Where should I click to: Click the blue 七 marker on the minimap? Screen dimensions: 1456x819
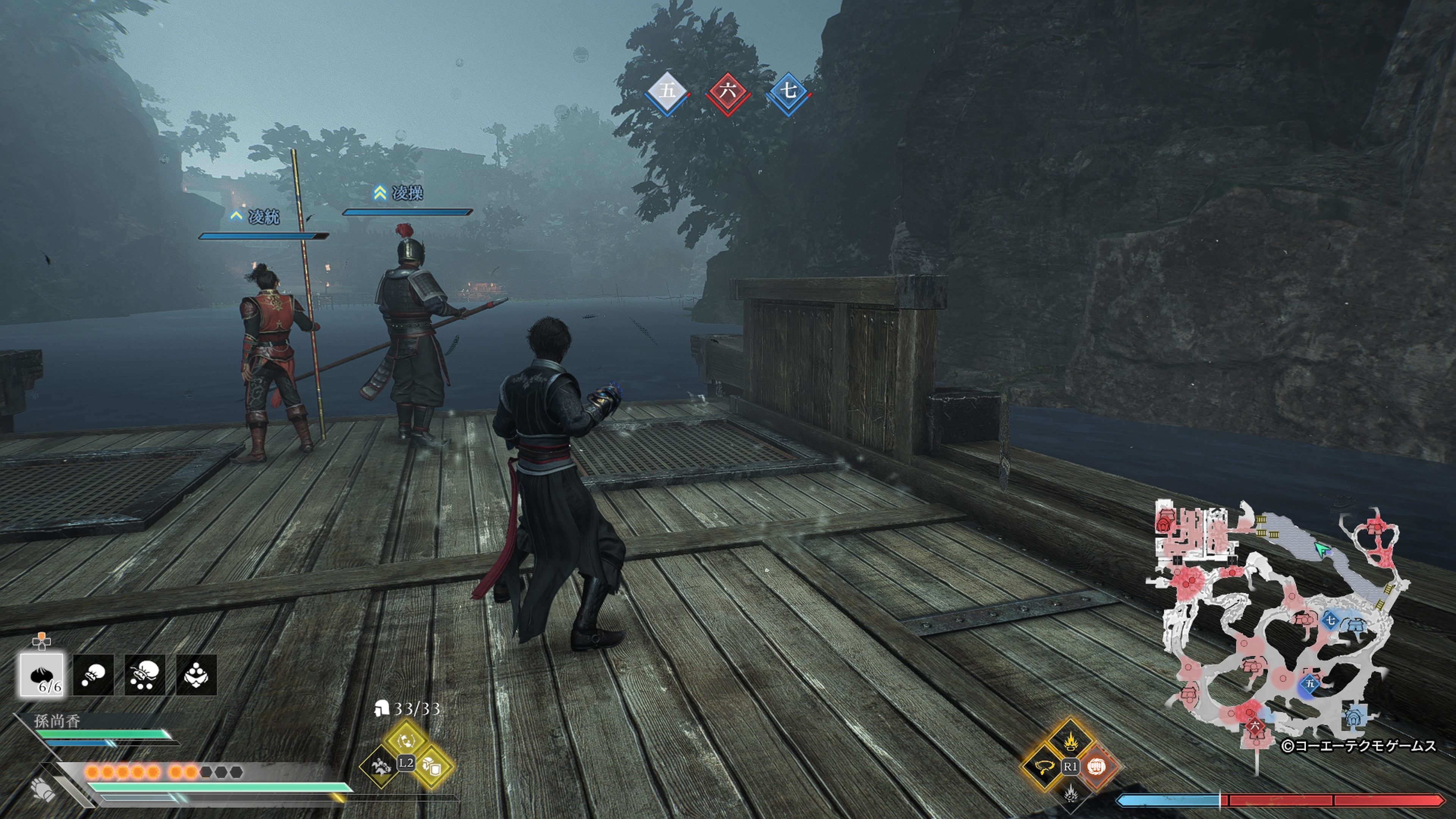pos(1330,620)
